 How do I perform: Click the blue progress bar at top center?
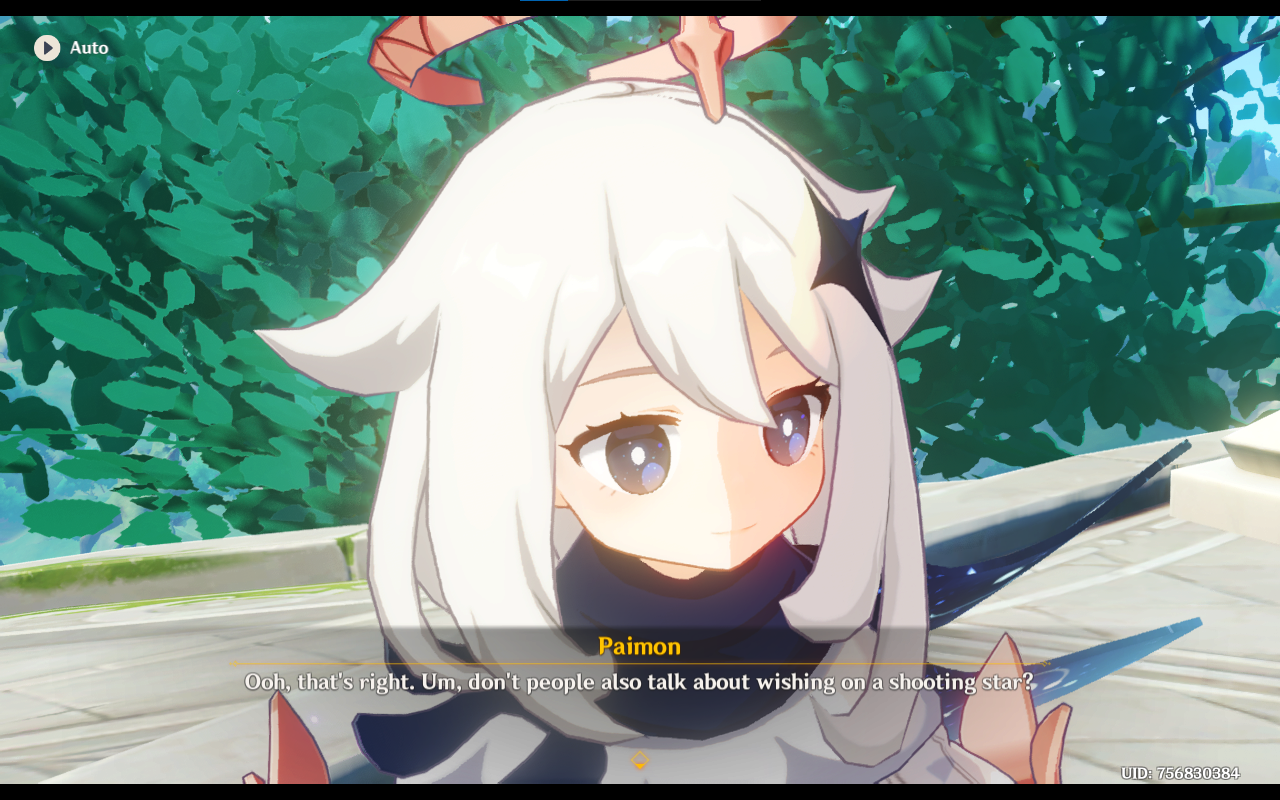click(545, 4)
